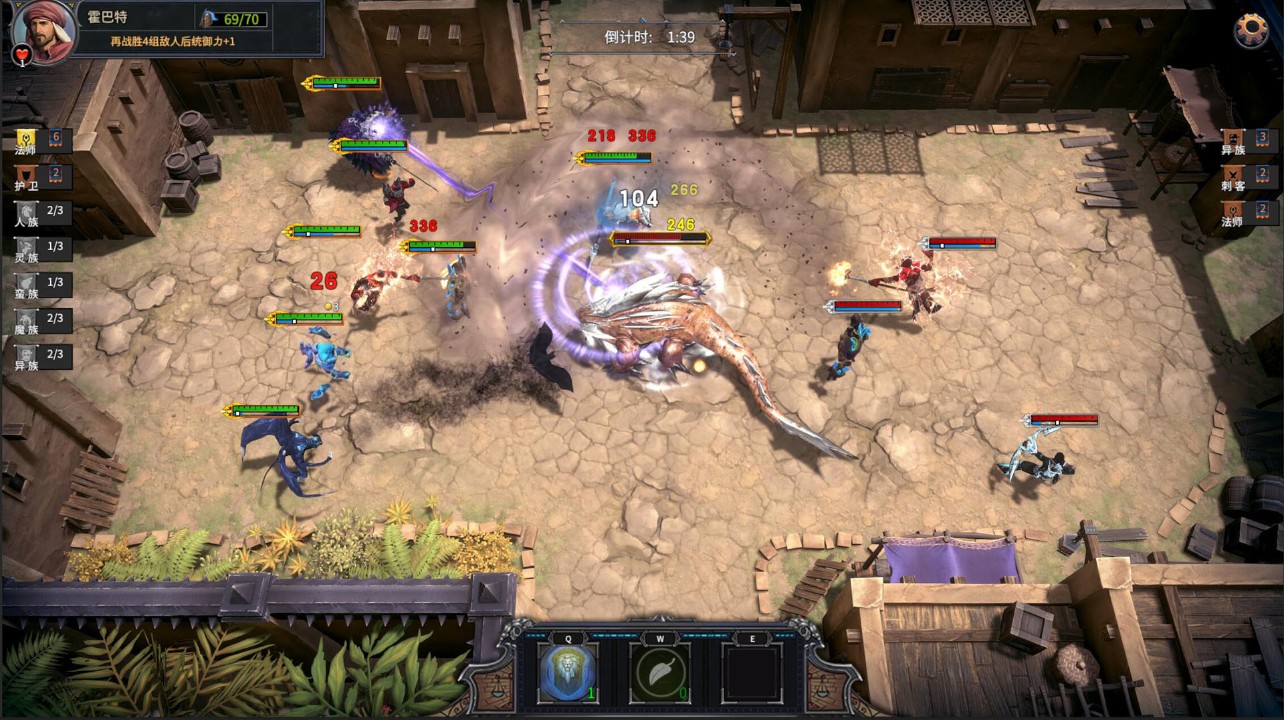Show the 灵族 race synergy
Screen dimensions: 1284x720
(x=27, y=248)
